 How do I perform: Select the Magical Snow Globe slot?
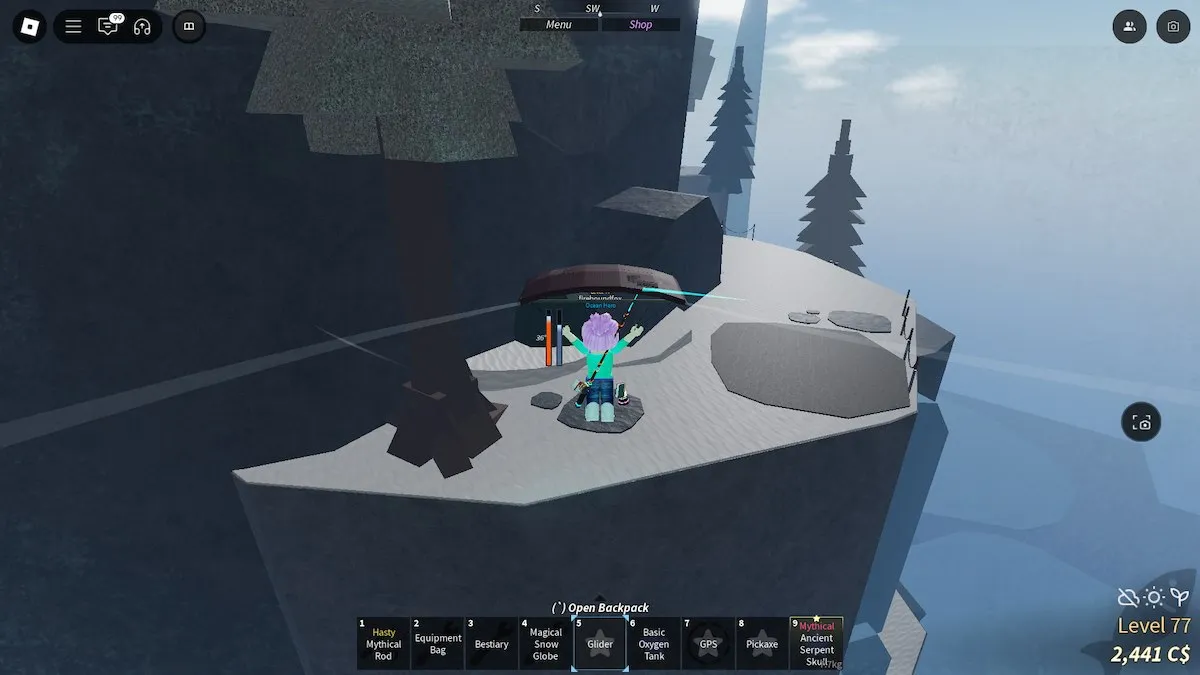[546, 644]
